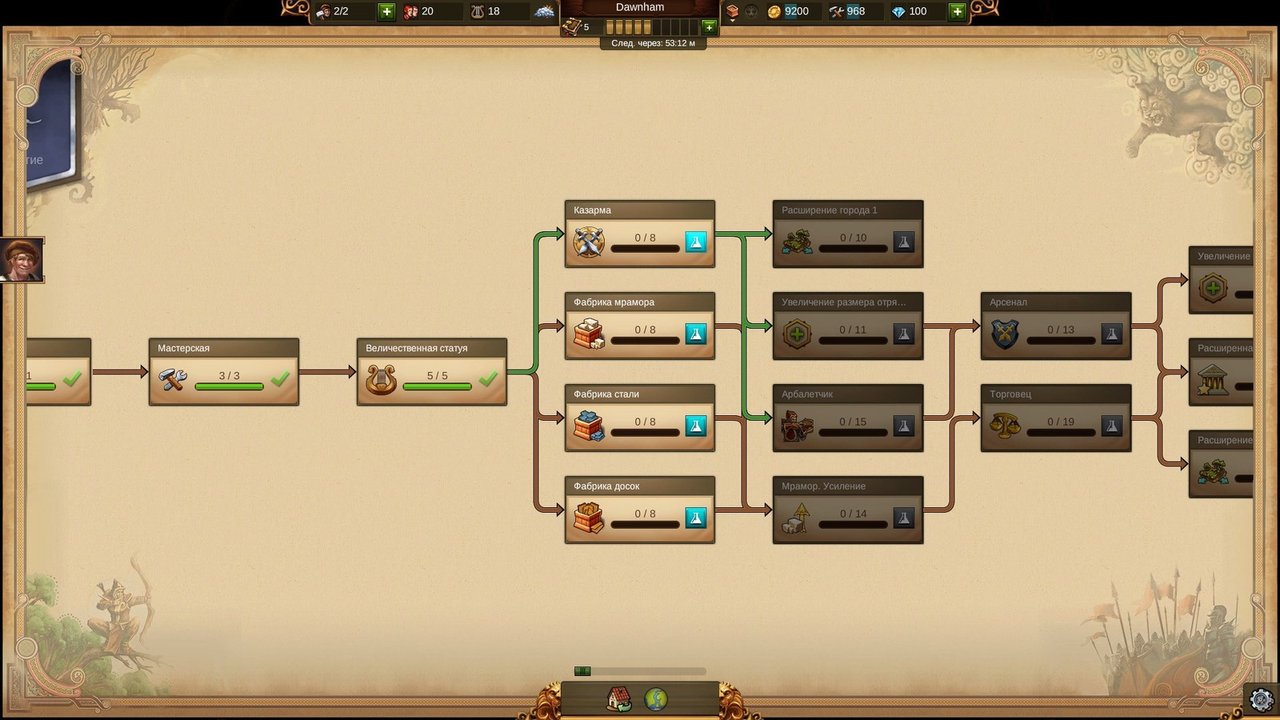The height and width of the screenshot is (720, 1280).
Task: Add builders with the green plus button
Action: click(x=387, y=11)
